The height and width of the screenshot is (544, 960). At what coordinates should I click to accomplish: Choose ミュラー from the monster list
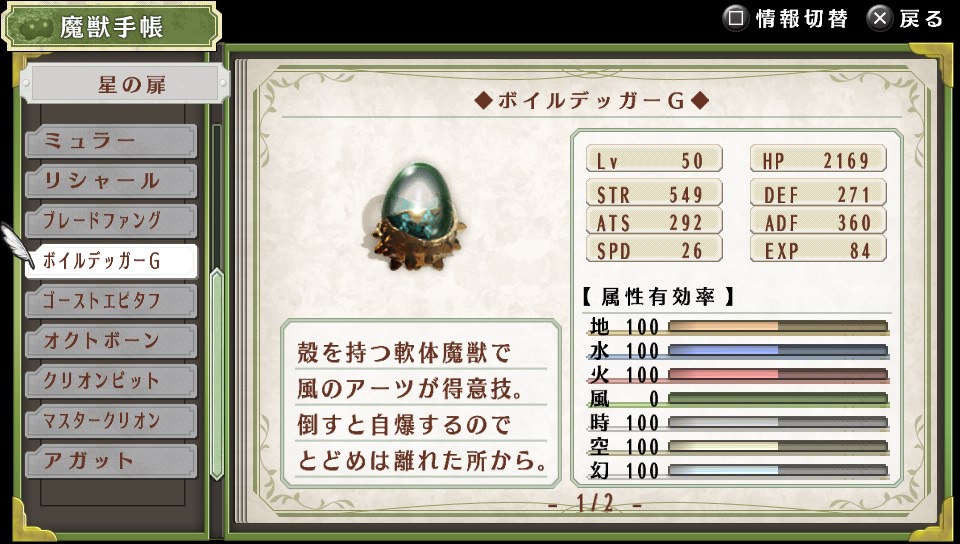[x=110, y=141]
